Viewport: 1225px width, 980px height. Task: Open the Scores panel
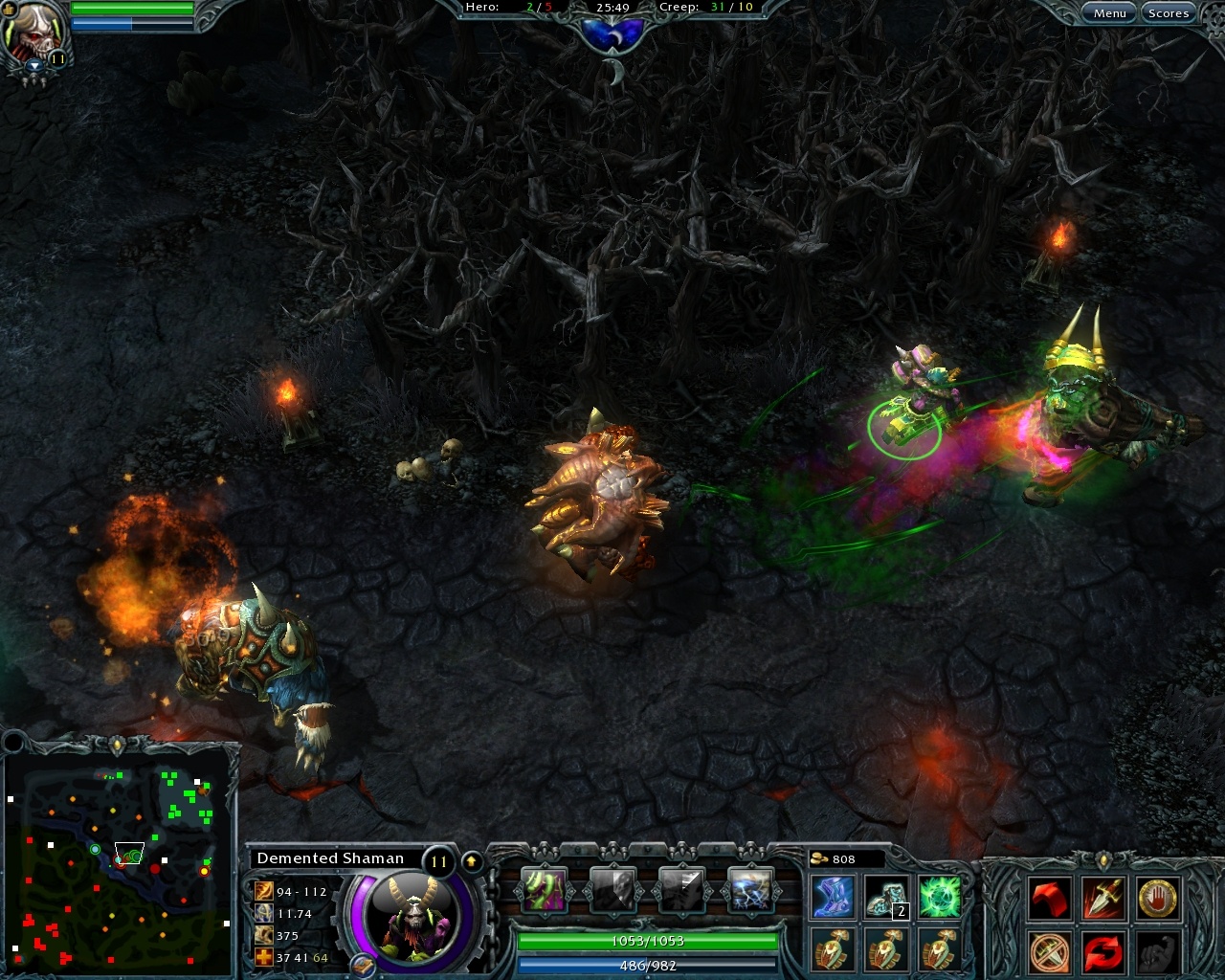(1169, 12)
